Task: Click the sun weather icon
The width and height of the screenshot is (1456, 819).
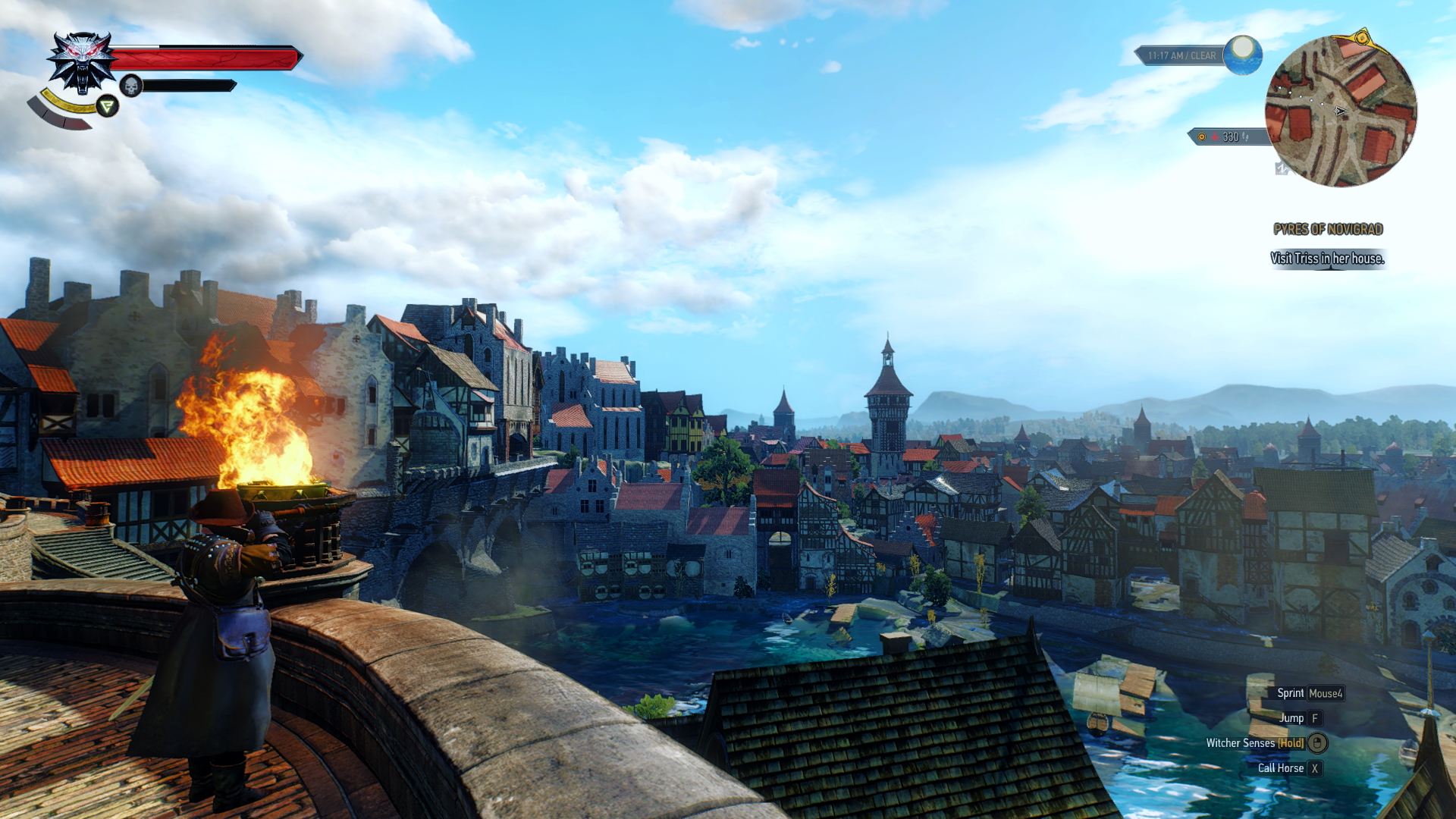Action: click(1242, 55)
